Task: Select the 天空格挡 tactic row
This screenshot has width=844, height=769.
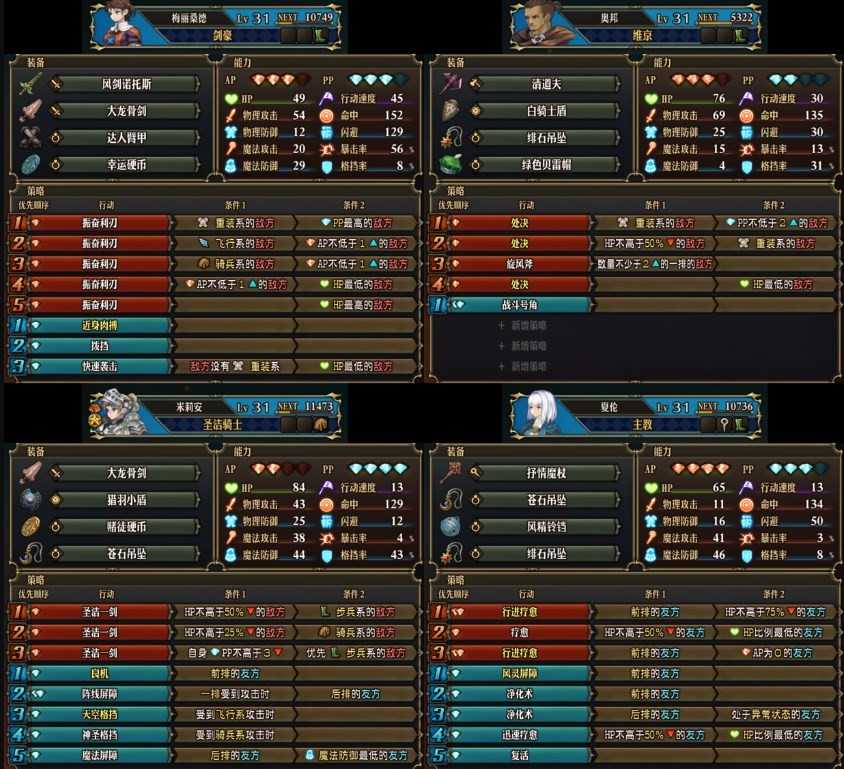Action: point(98,715)
